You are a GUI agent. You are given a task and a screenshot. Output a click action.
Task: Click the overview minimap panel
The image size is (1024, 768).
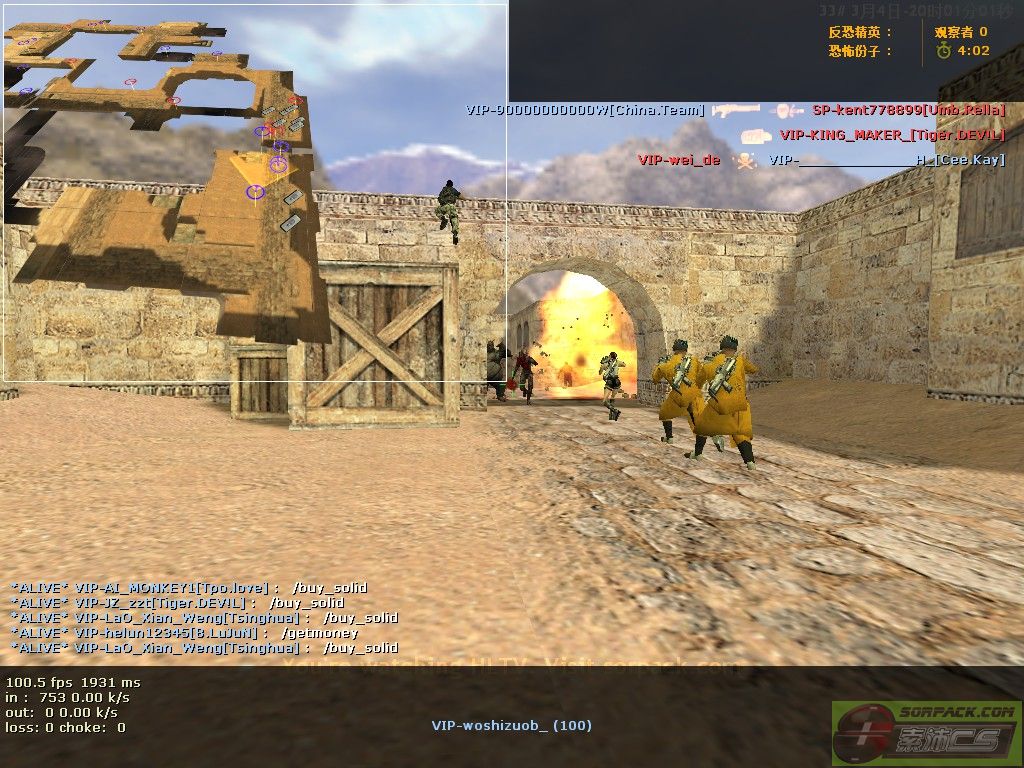[x=254, y=190]
